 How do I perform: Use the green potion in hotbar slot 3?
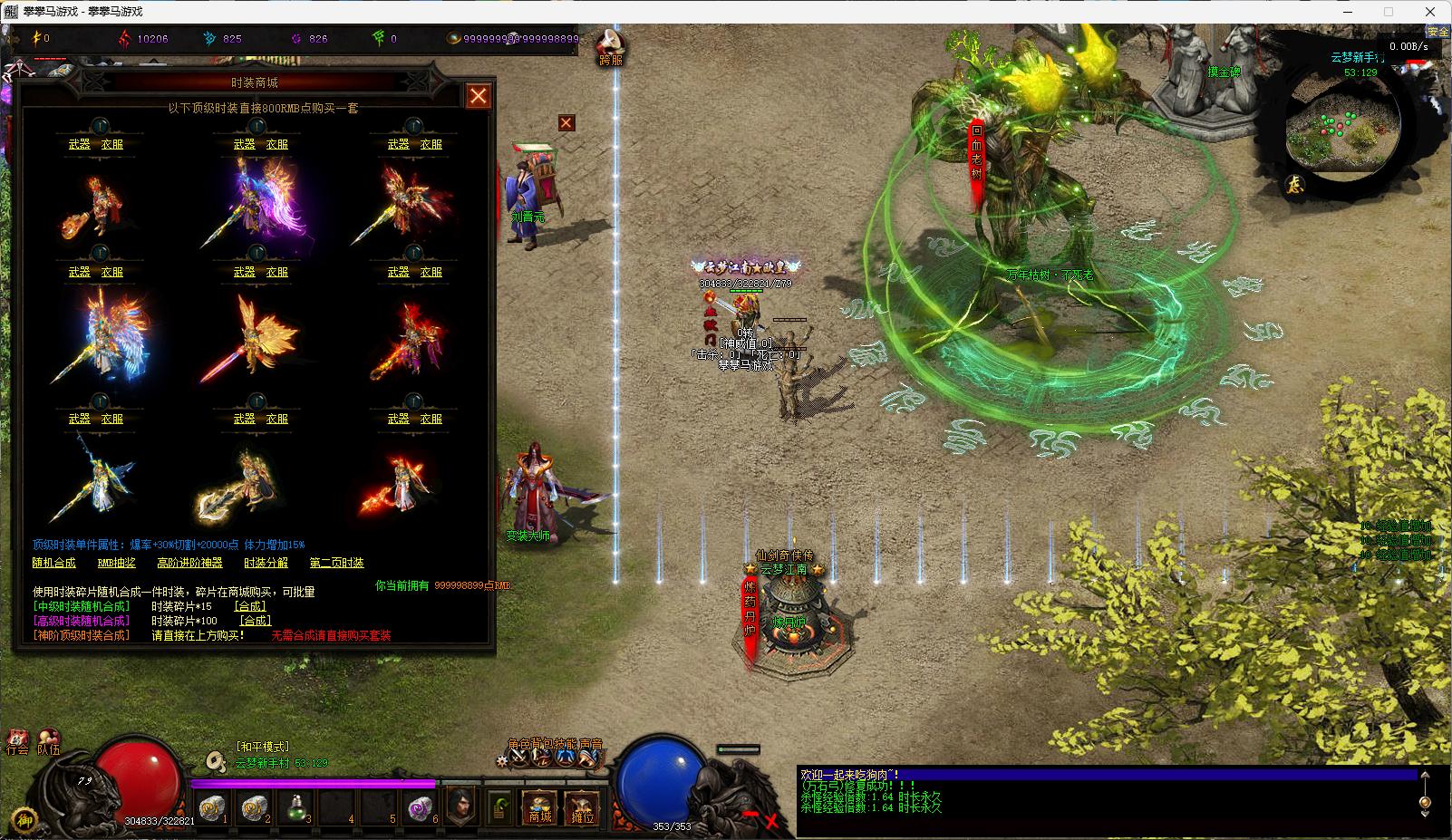tap(296, 806)
